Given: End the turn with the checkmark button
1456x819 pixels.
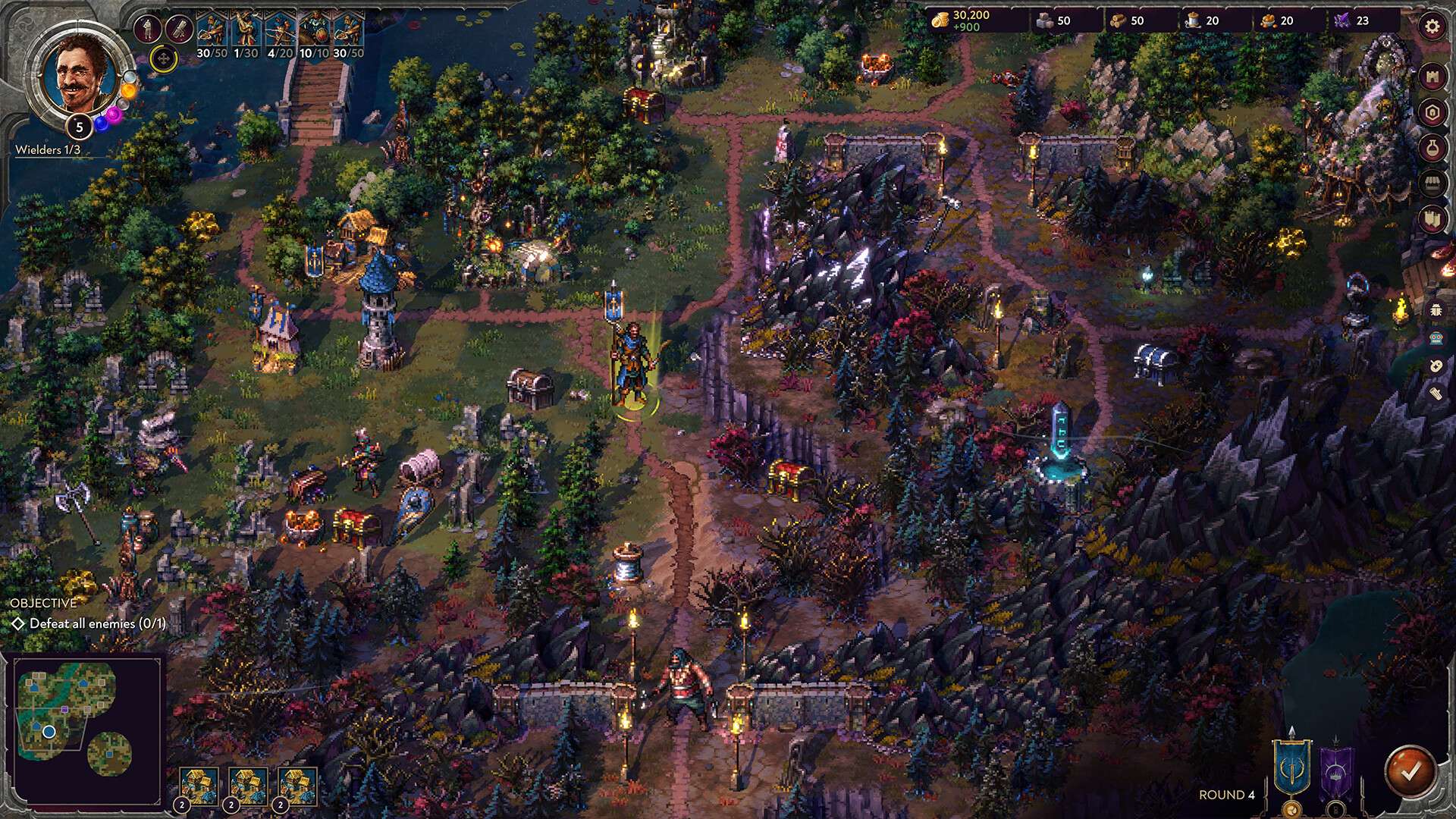Looking at the screenshot, I should [1410, 771].
